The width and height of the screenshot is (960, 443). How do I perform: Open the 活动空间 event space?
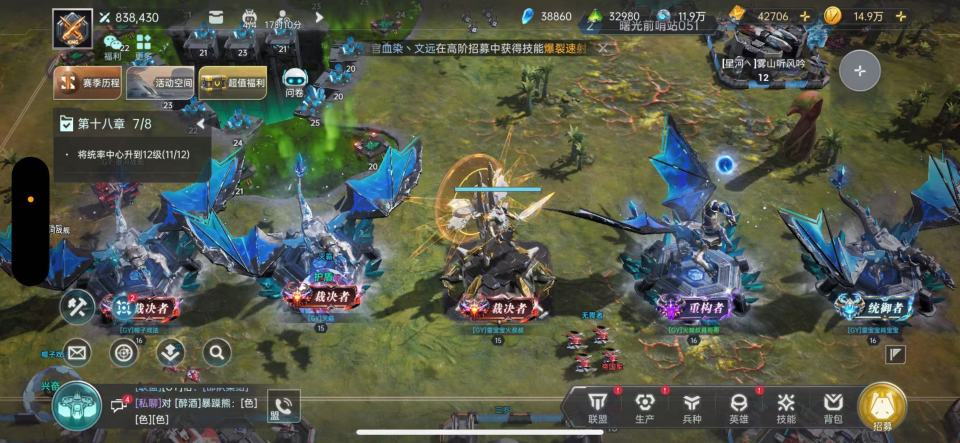coord(159,83)
